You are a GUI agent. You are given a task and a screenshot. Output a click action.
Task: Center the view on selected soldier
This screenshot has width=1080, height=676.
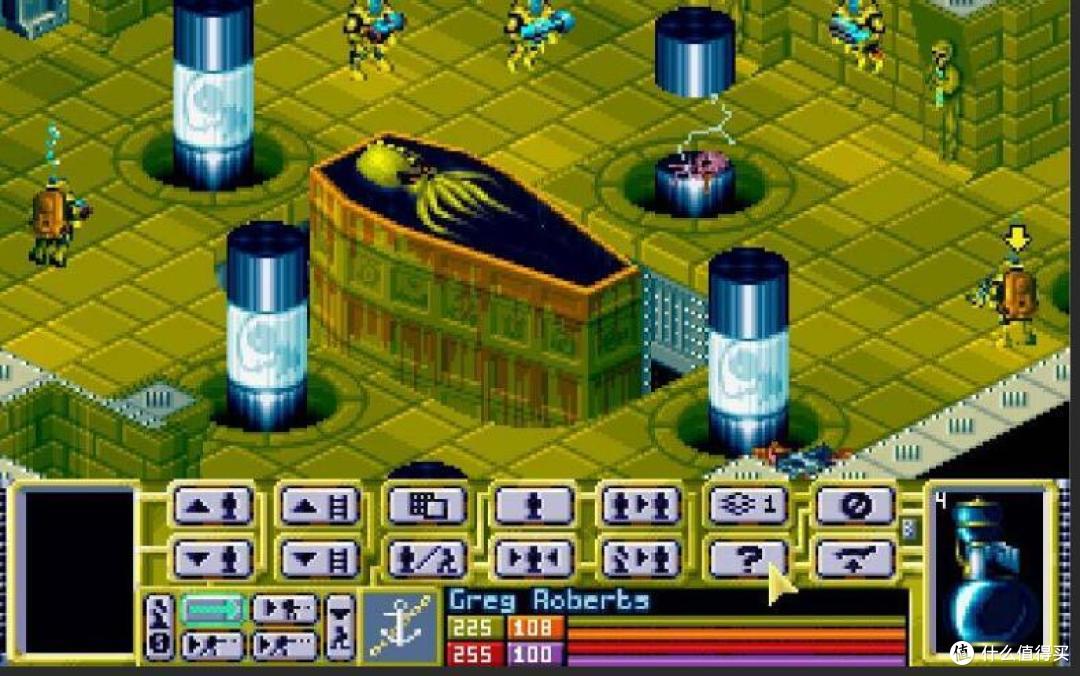coord(534,558)
